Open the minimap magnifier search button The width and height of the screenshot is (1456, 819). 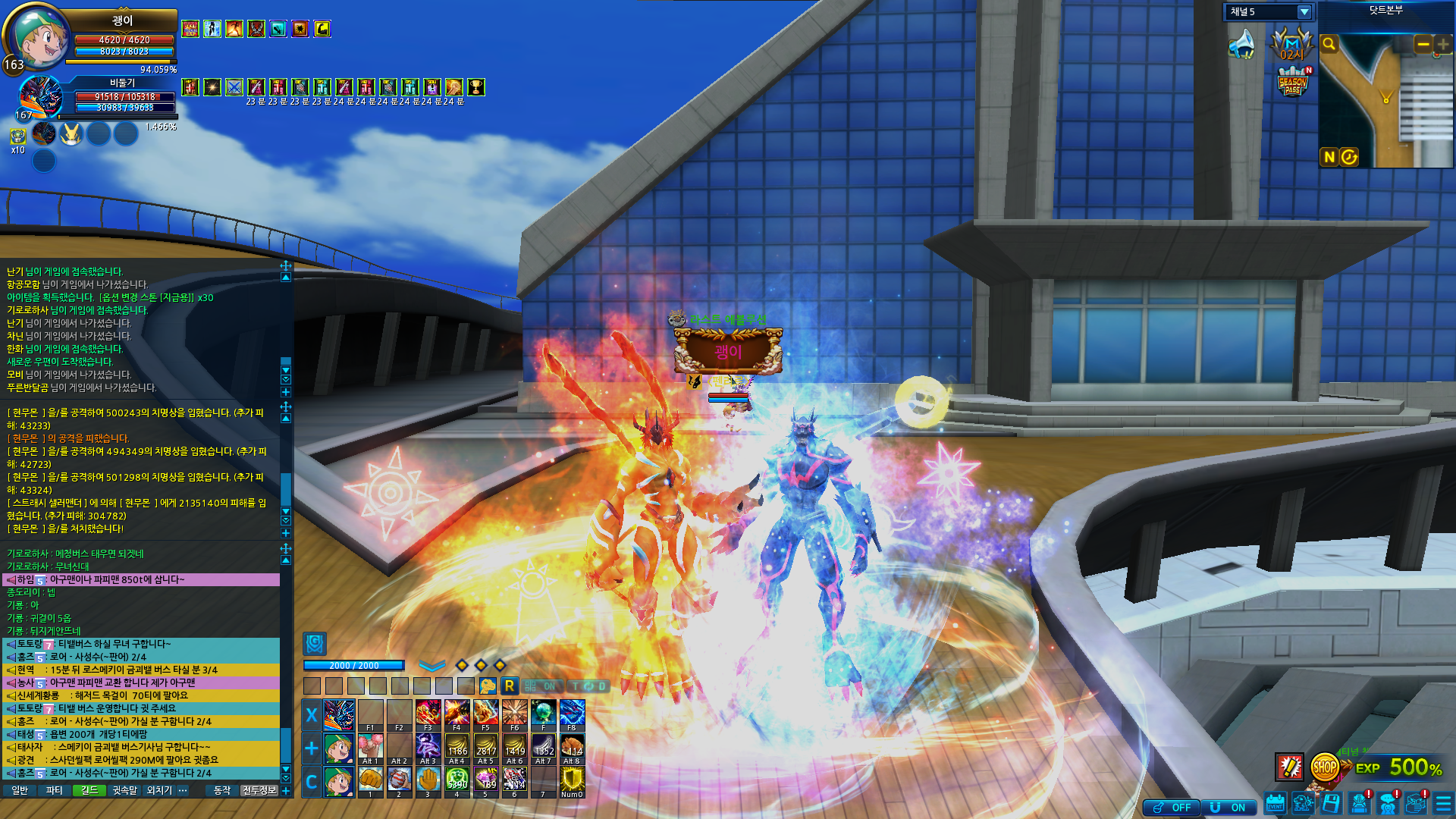1329,45
